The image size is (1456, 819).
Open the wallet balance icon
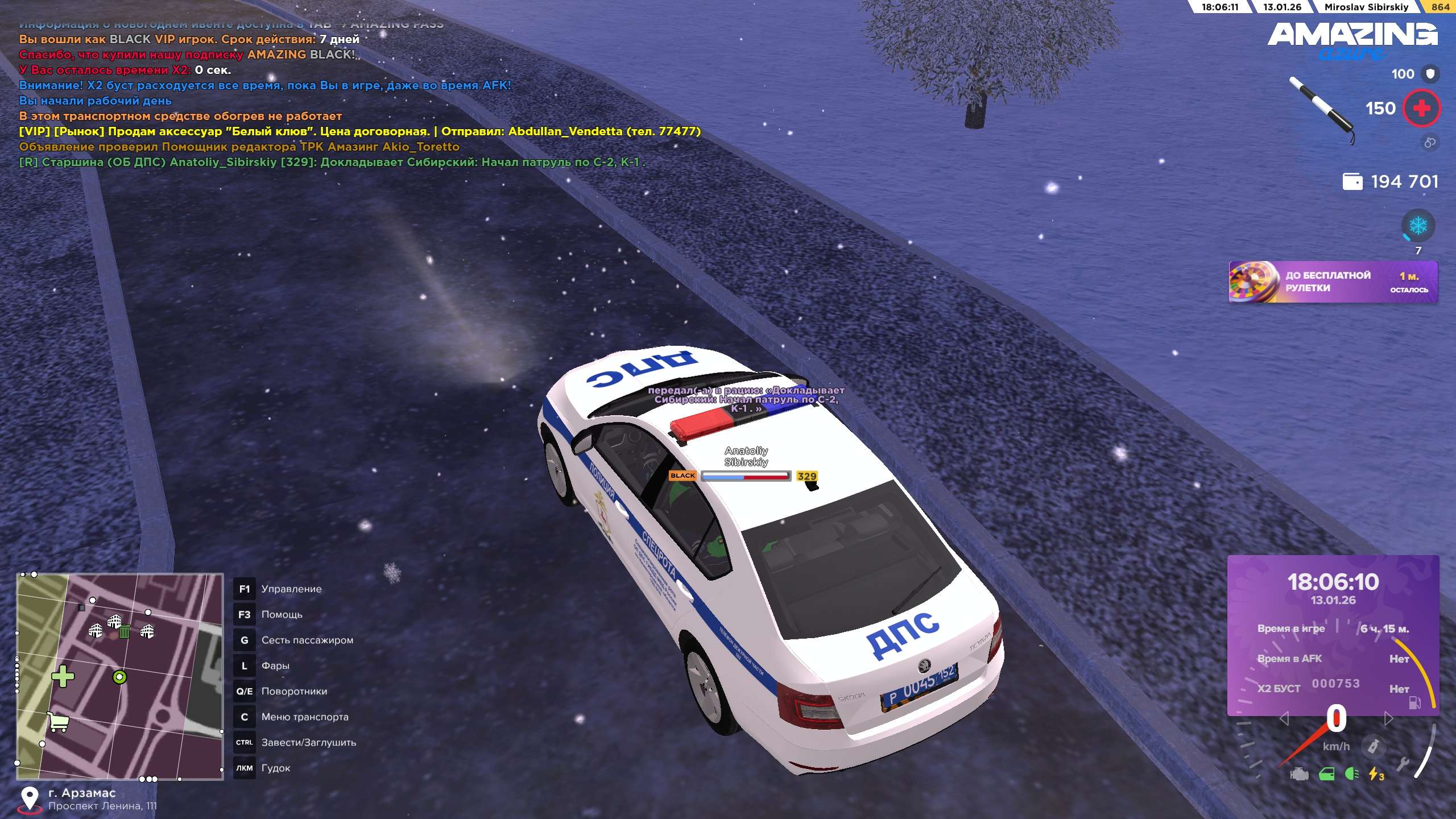point(1352,182)
